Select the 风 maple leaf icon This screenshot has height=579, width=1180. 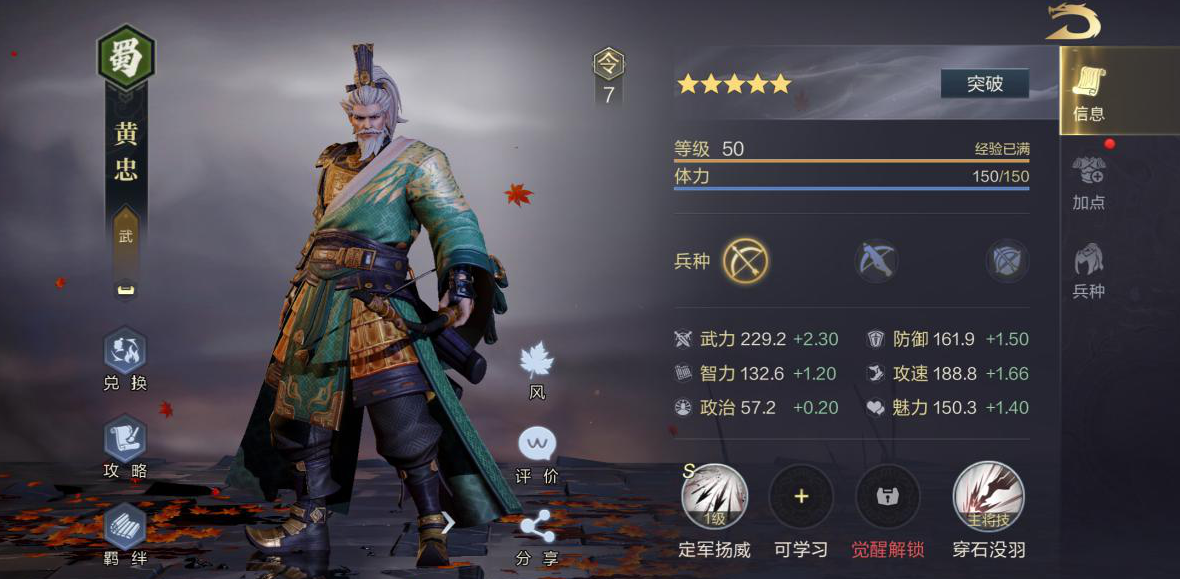coord(537,368)
